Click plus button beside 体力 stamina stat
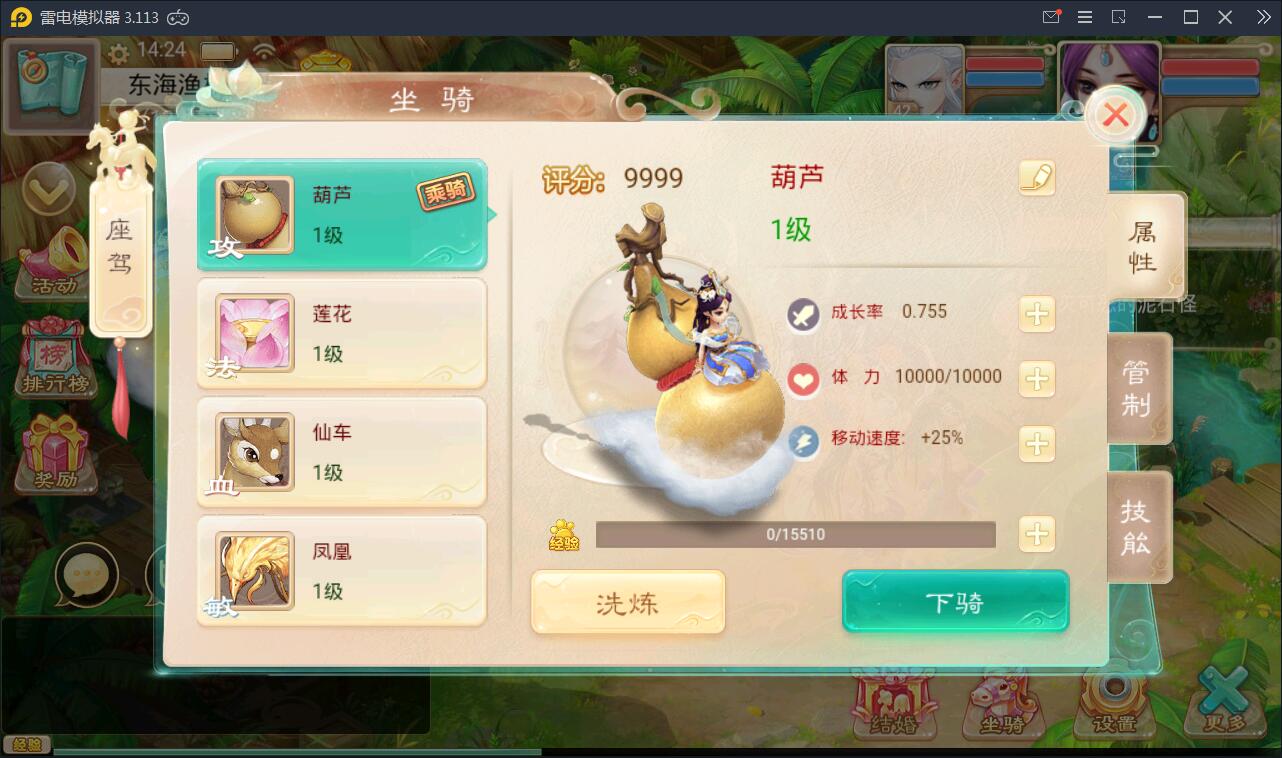The width and height of the screenshot is (1282, 758). (1037, 379)
